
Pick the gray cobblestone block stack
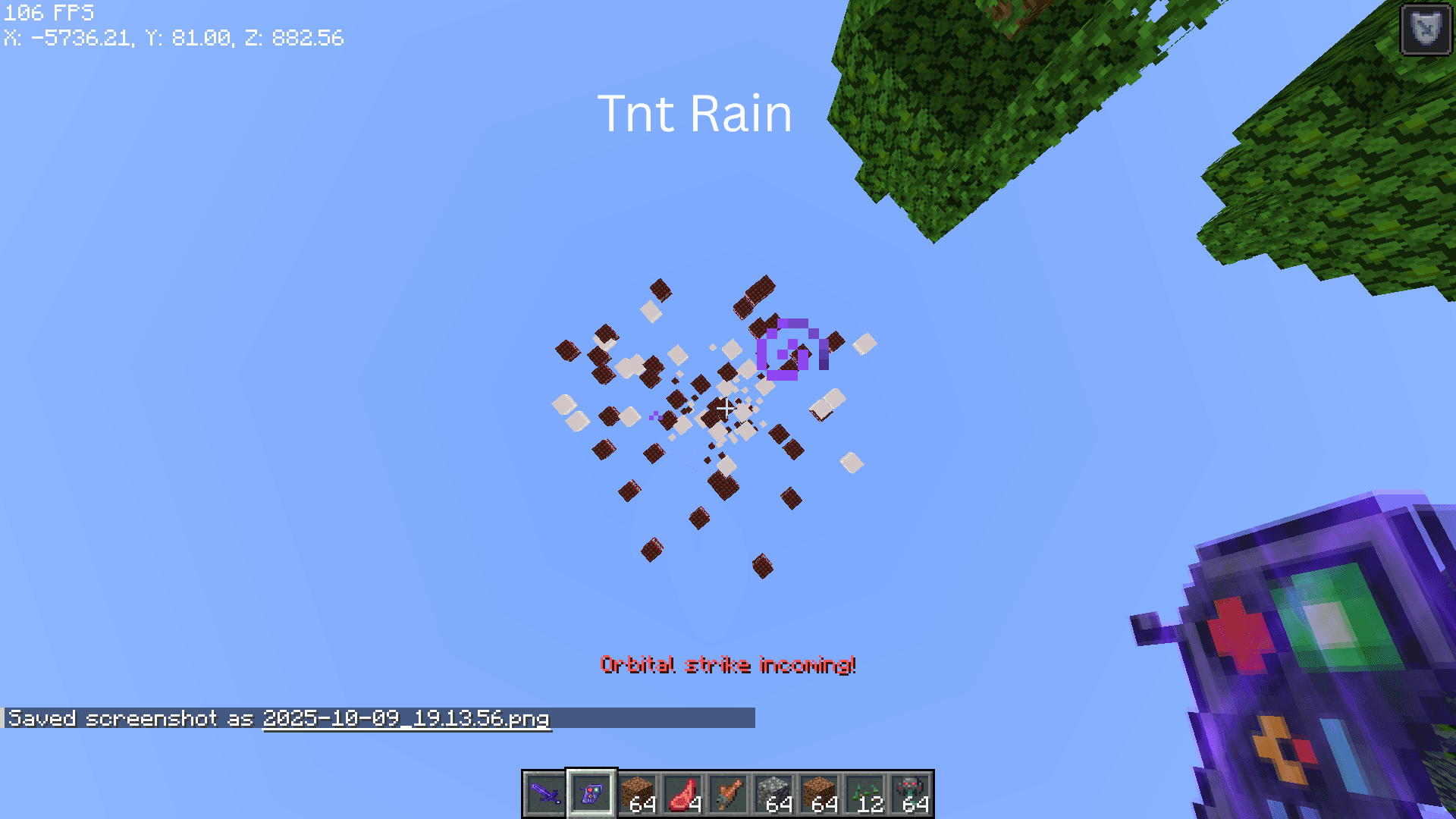(773, 794)
